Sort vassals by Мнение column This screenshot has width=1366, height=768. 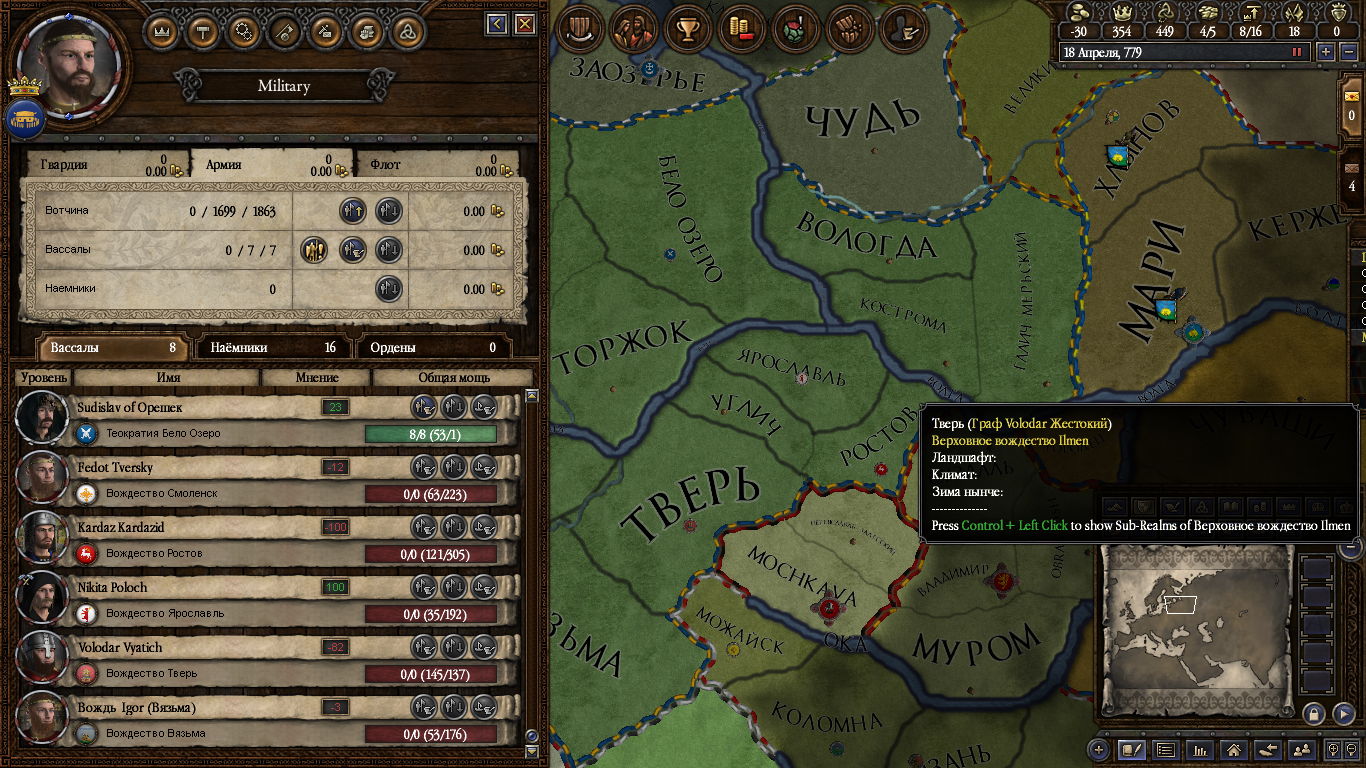[x=316, y=378]
